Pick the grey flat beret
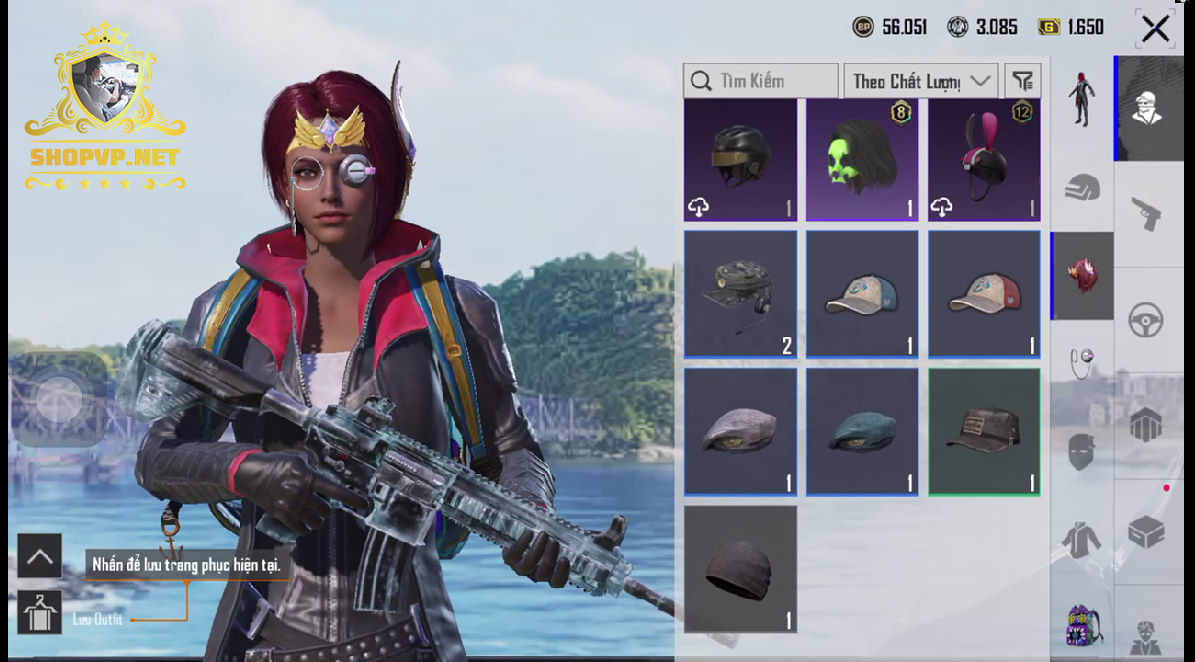The width and height of the screenshot is (1195, 662). (740, 432)
